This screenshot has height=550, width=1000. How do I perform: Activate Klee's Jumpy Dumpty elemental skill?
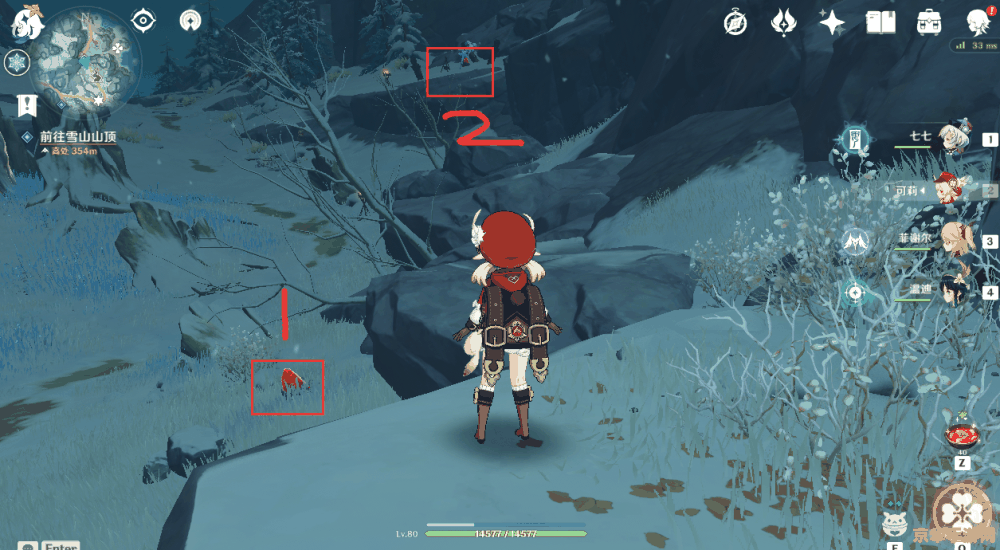[895, 523]
